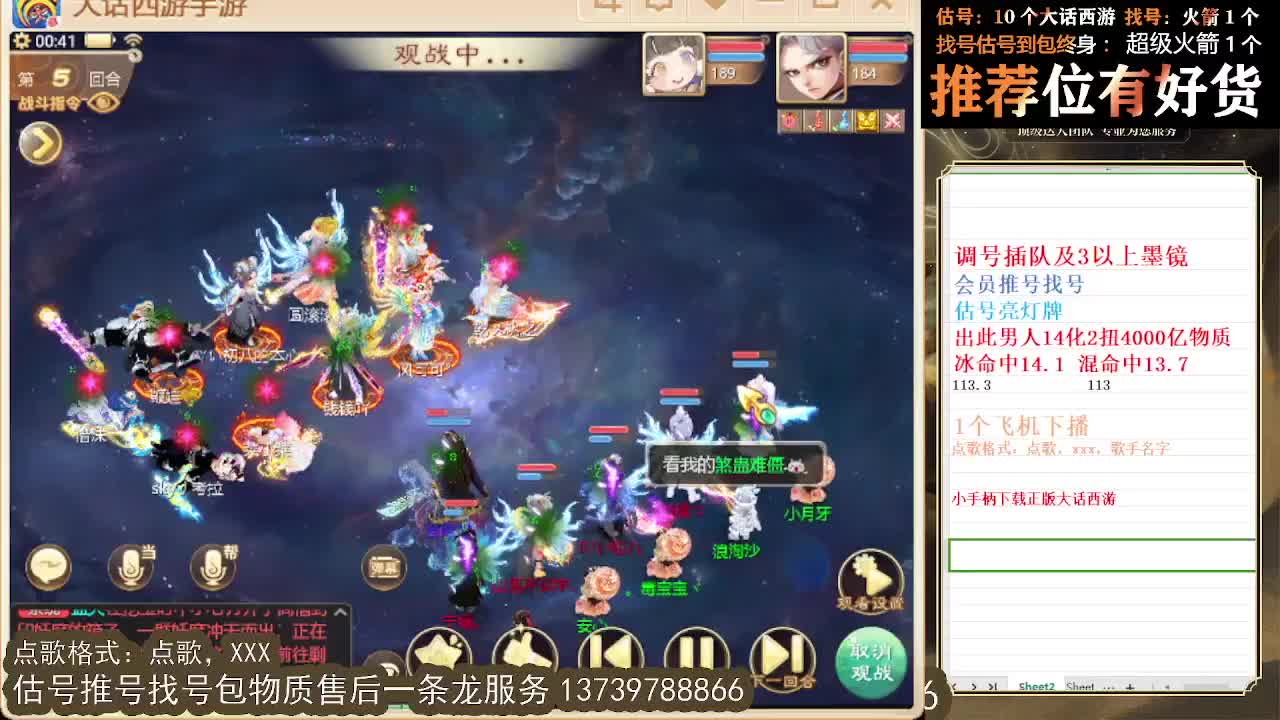1280x720 pixels.
Task: Select the 帮 channel microphone icon
Action: 213,567
